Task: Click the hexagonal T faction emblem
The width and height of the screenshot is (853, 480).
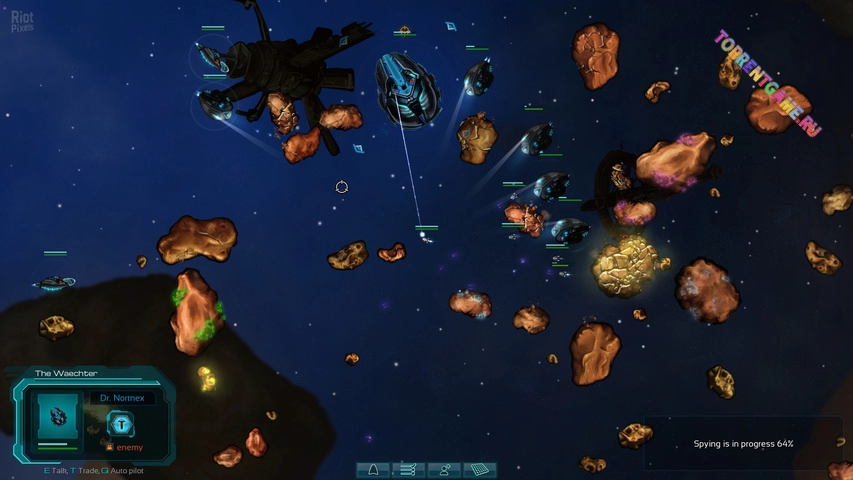Action: tap(120, 423)
